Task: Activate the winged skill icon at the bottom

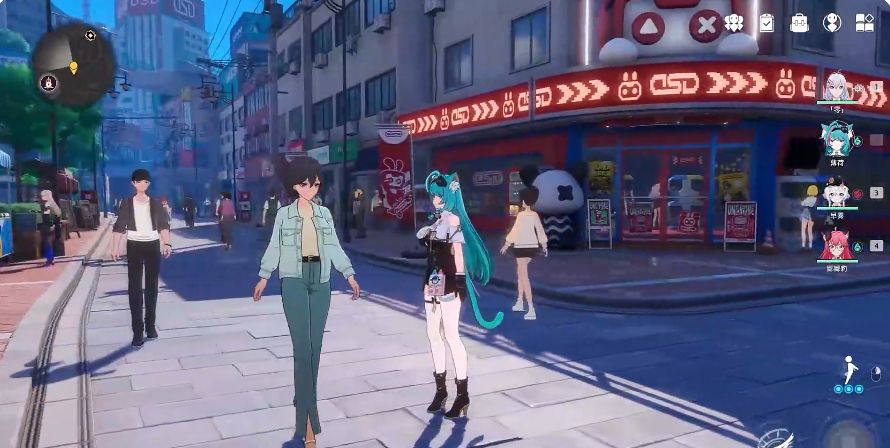Action: (775, 438)
